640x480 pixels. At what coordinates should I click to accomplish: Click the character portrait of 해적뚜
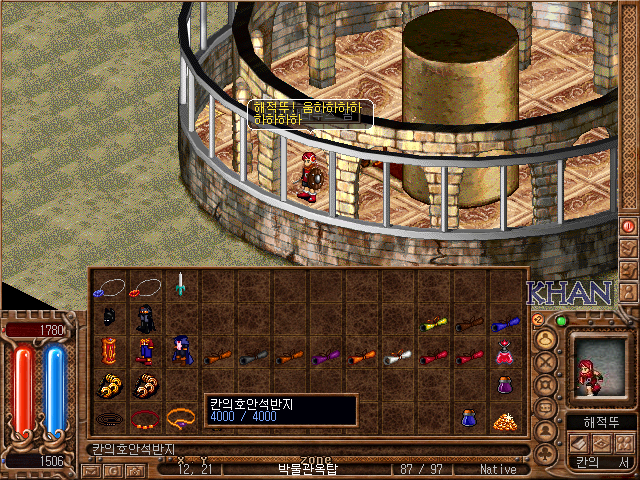(x=597, y=367)
